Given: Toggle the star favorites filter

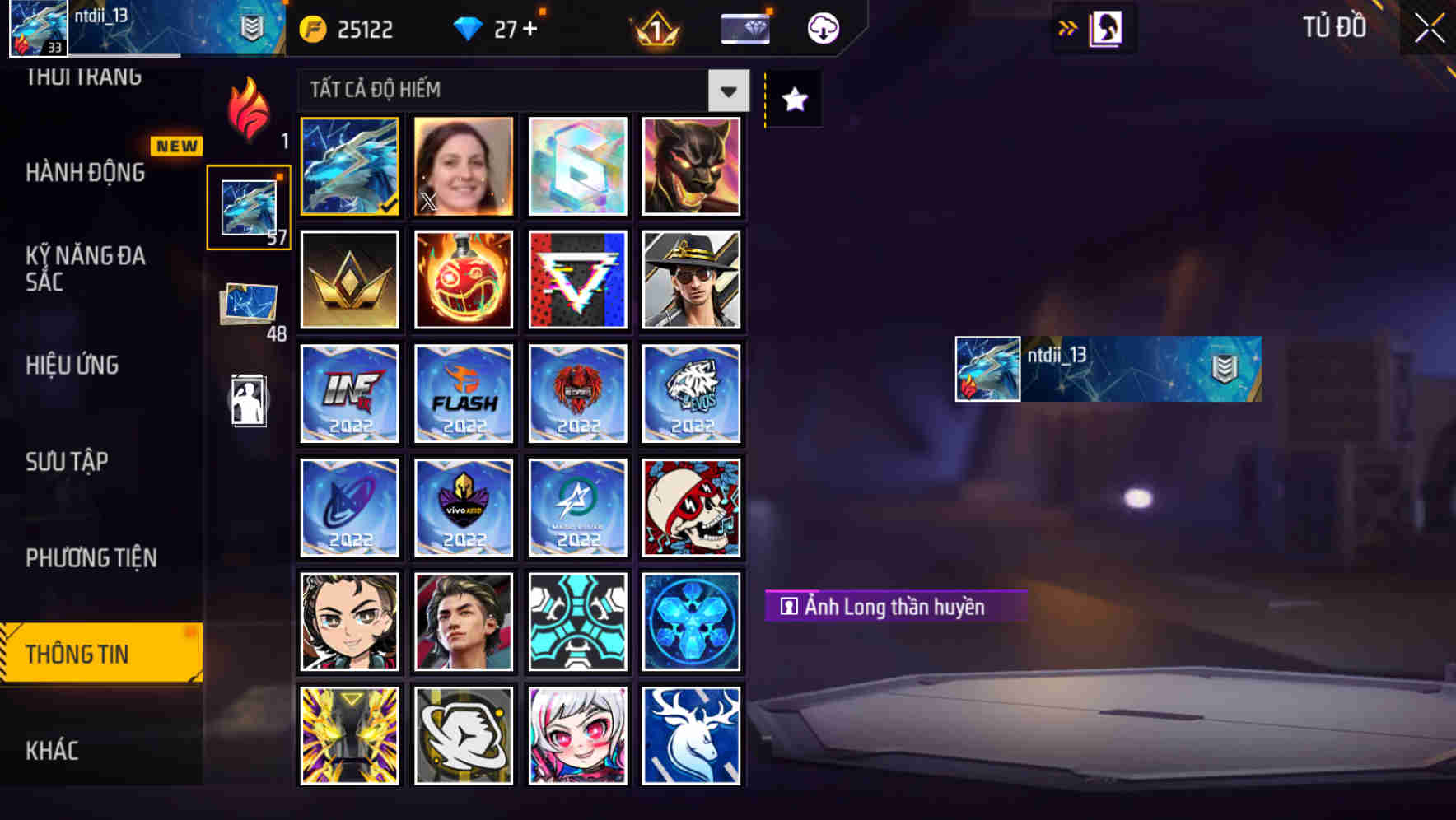Looking at the screenshot, I should [x=793, y=100].
